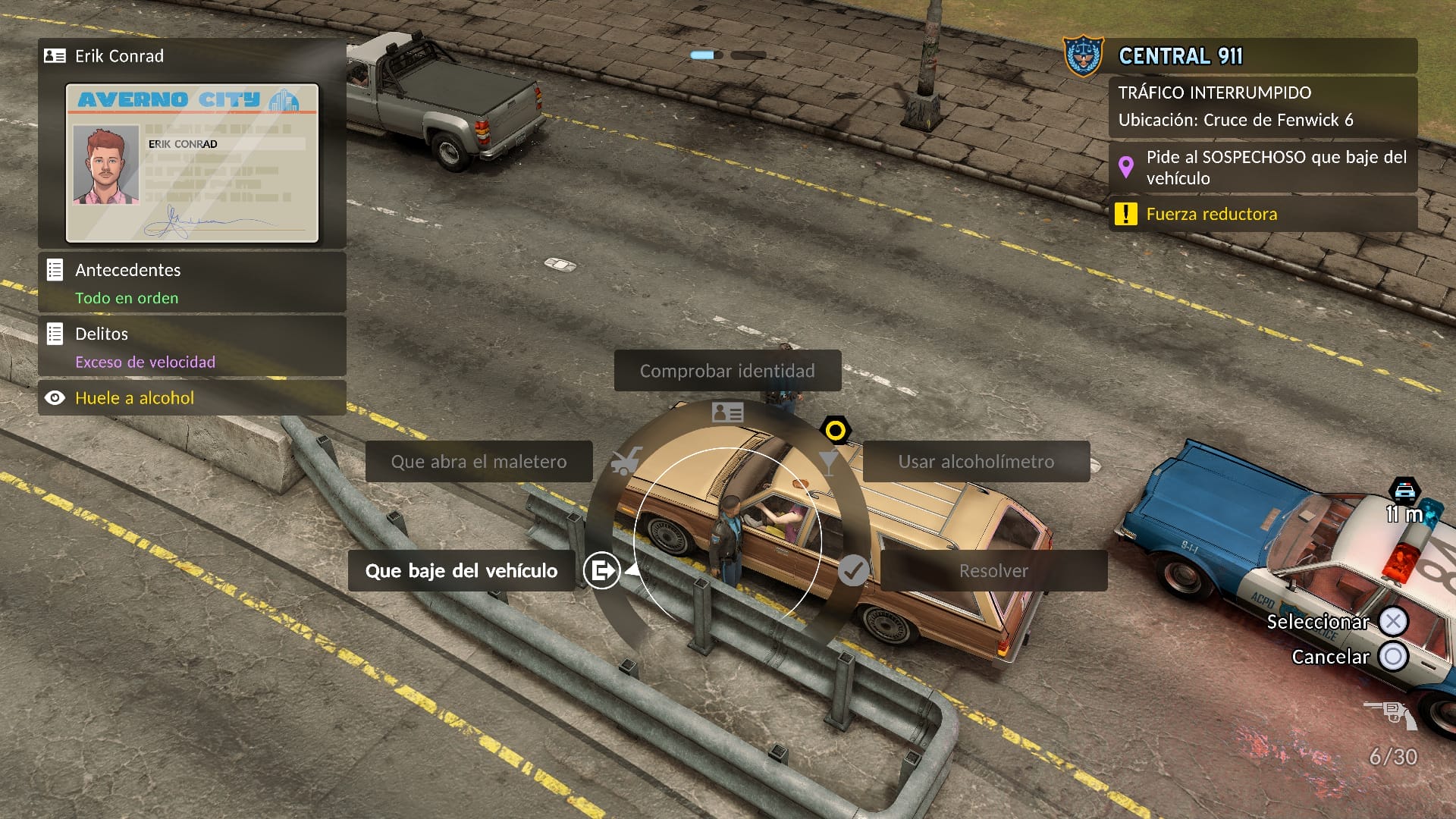Click the exit-vehicle icon on radial wheel
Viewport: 1456px width, 819px height.
[602, 570]
